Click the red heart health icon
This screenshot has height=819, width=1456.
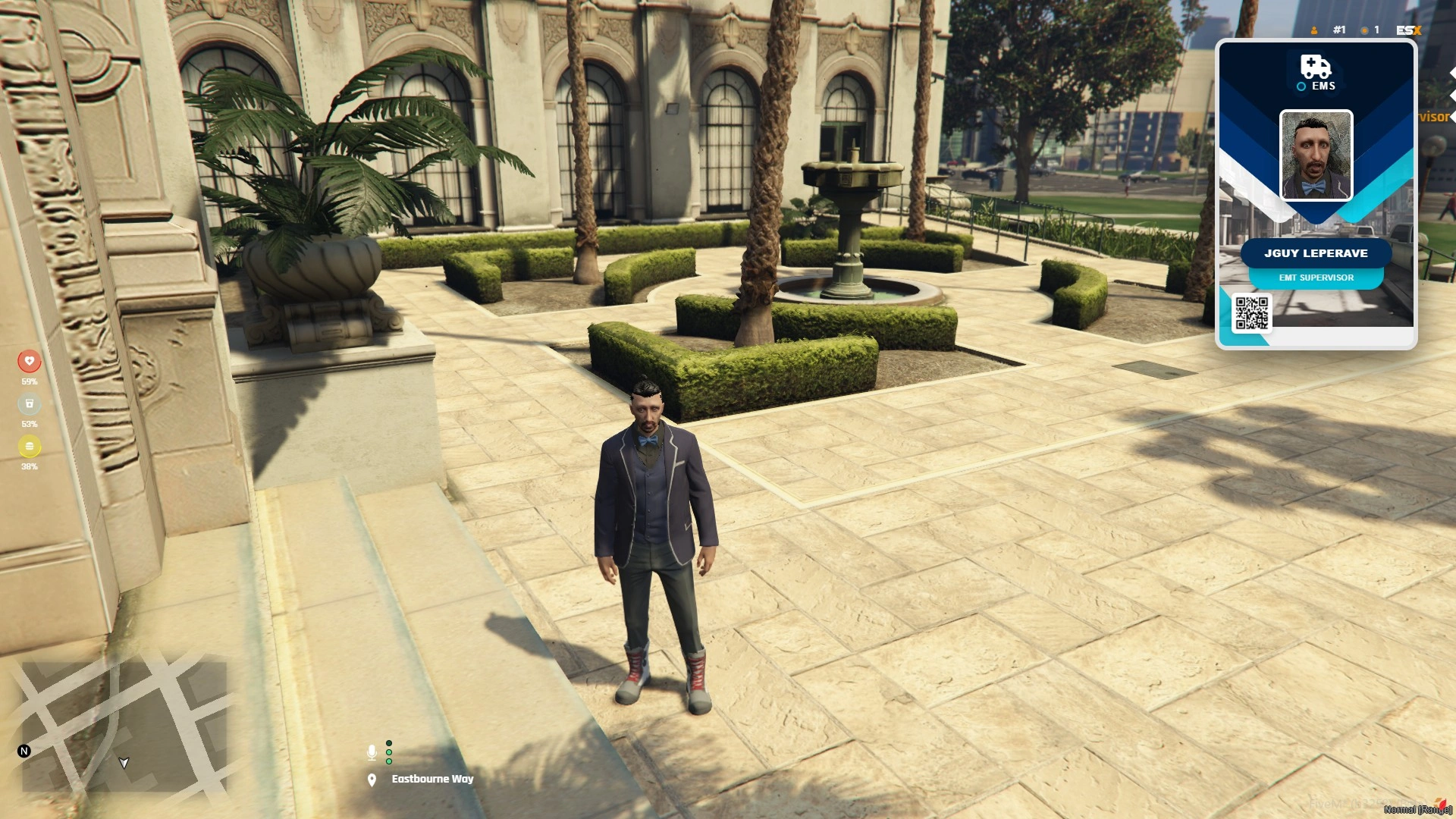point(30,361)
